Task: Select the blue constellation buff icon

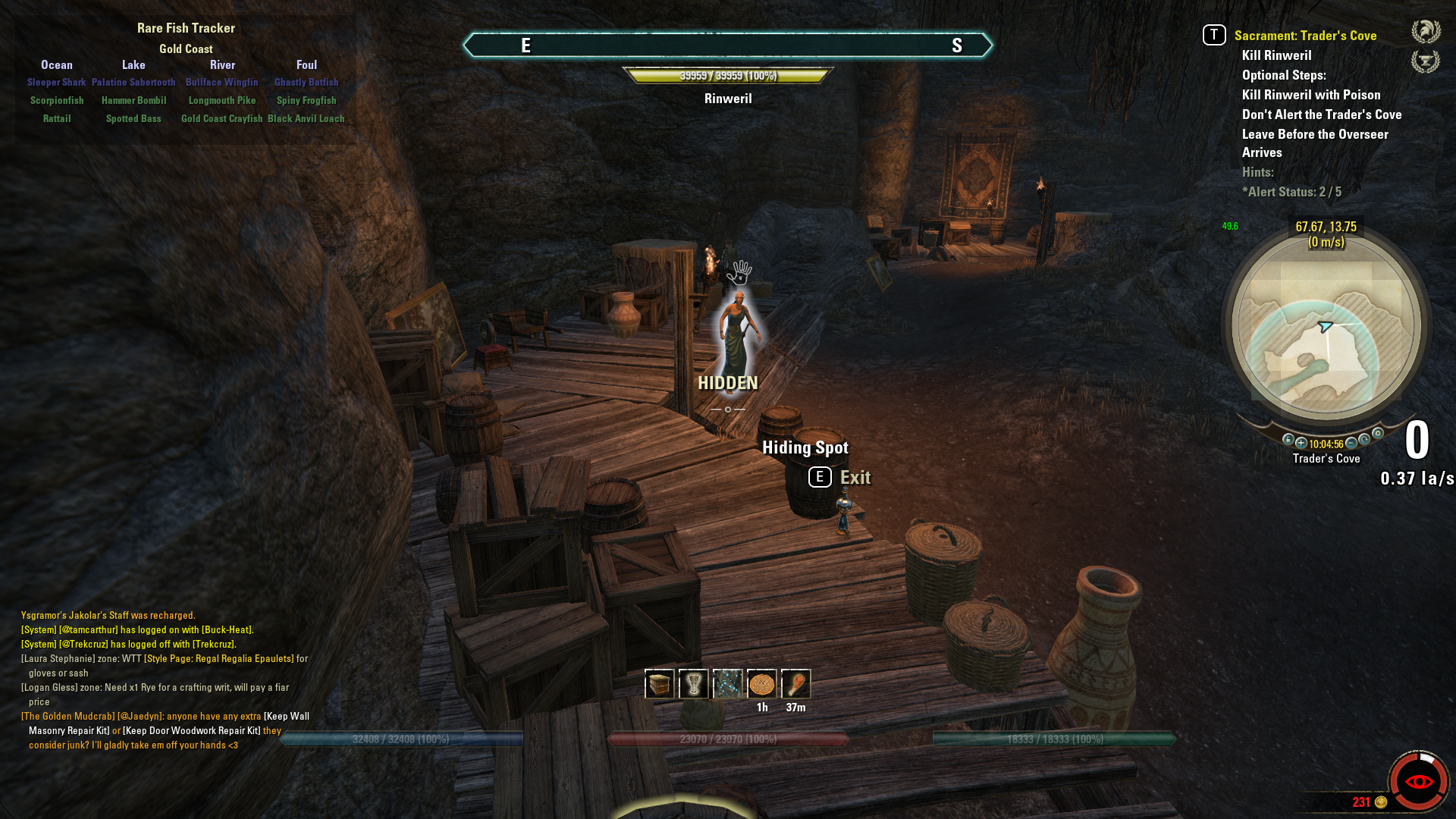Action: pyautogui.click(x=727, y=684)
